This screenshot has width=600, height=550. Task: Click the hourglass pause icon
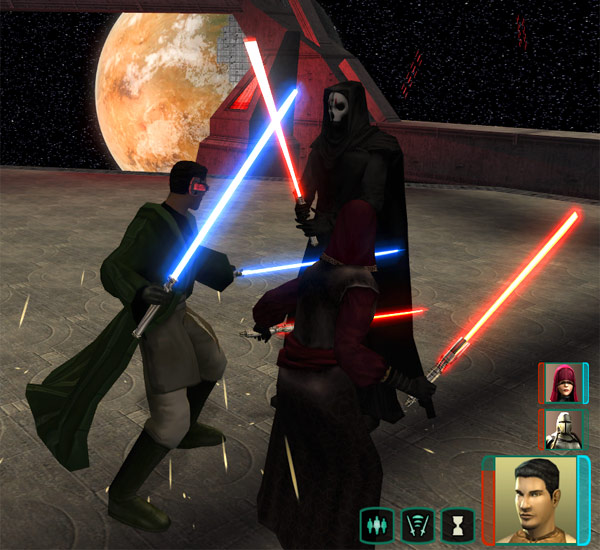coord(457,523)
